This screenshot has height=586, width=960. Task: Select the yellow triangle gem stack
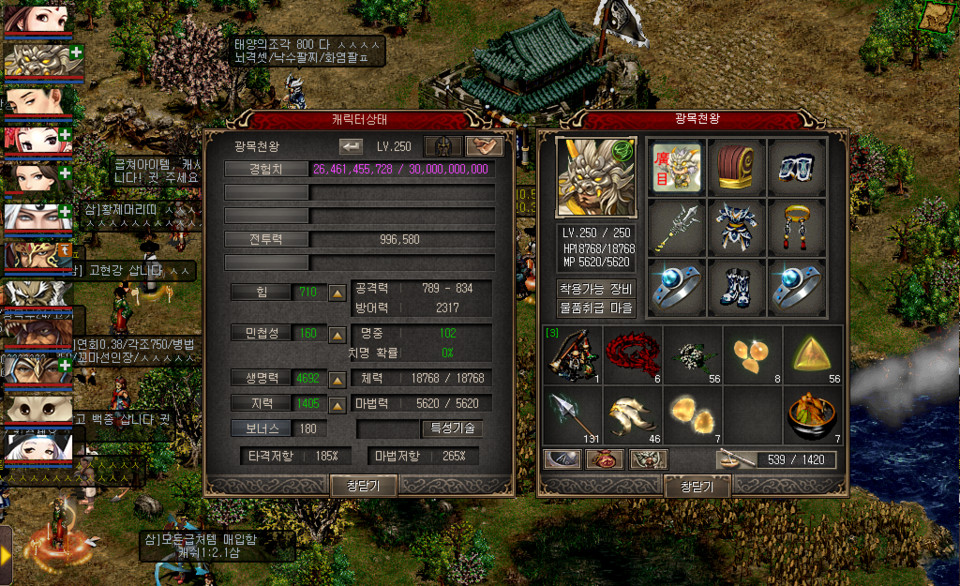[812, 353]
